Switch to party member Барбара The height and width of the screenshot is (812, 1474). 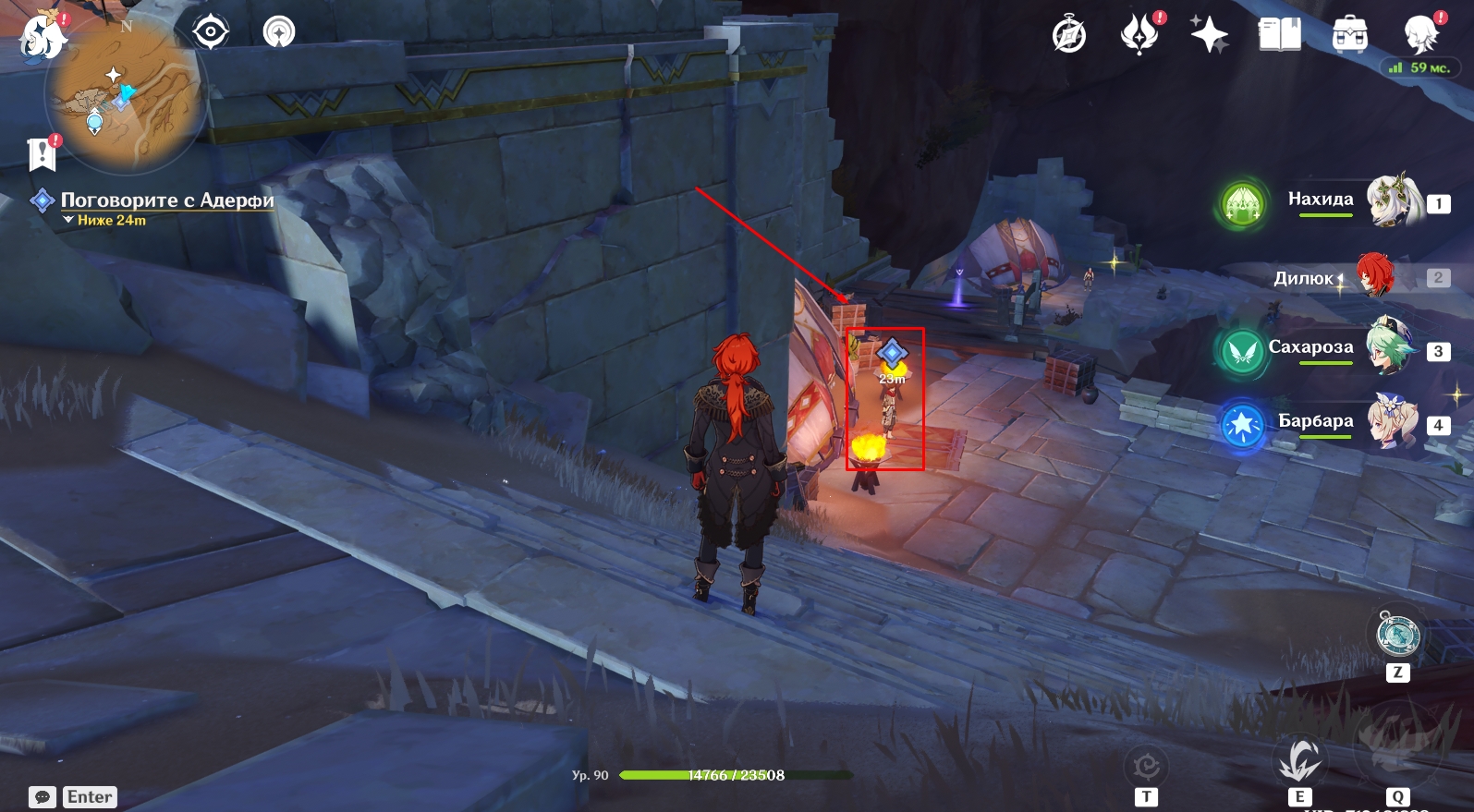[x=1392, y=421]
